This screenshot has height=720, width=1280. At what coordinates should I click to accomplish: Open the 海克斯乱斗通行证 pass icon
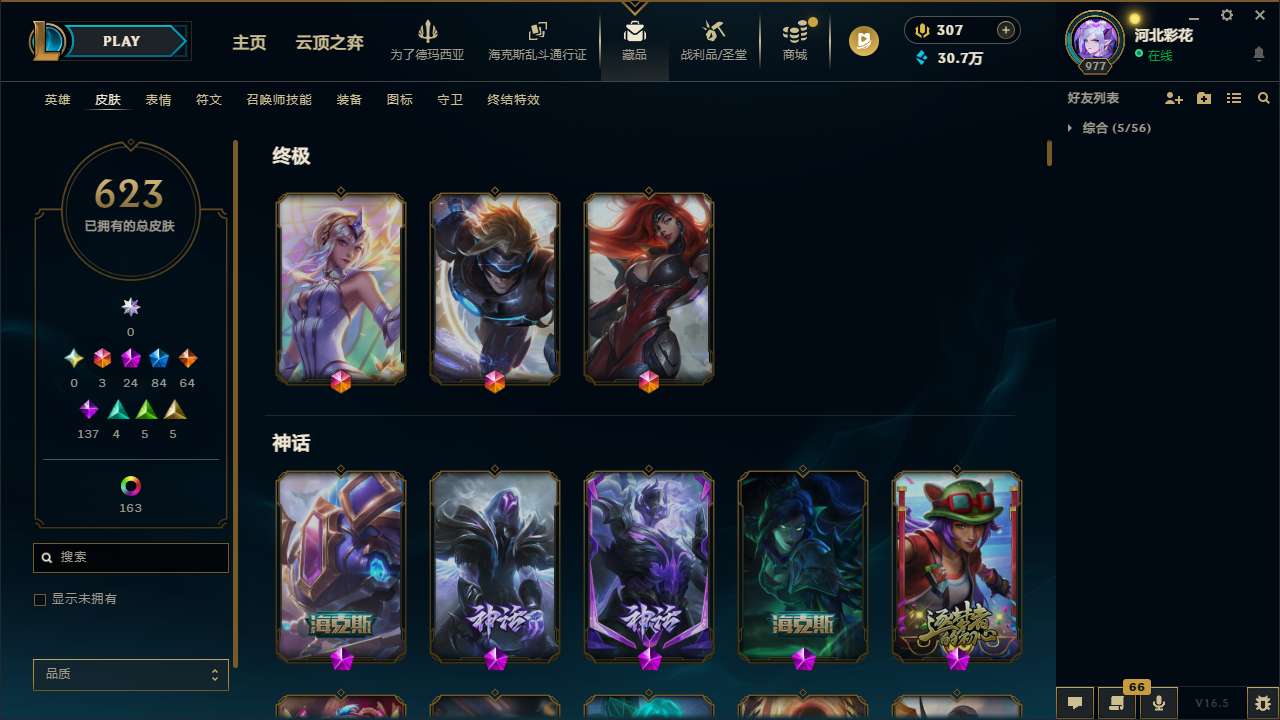[536, 31]
